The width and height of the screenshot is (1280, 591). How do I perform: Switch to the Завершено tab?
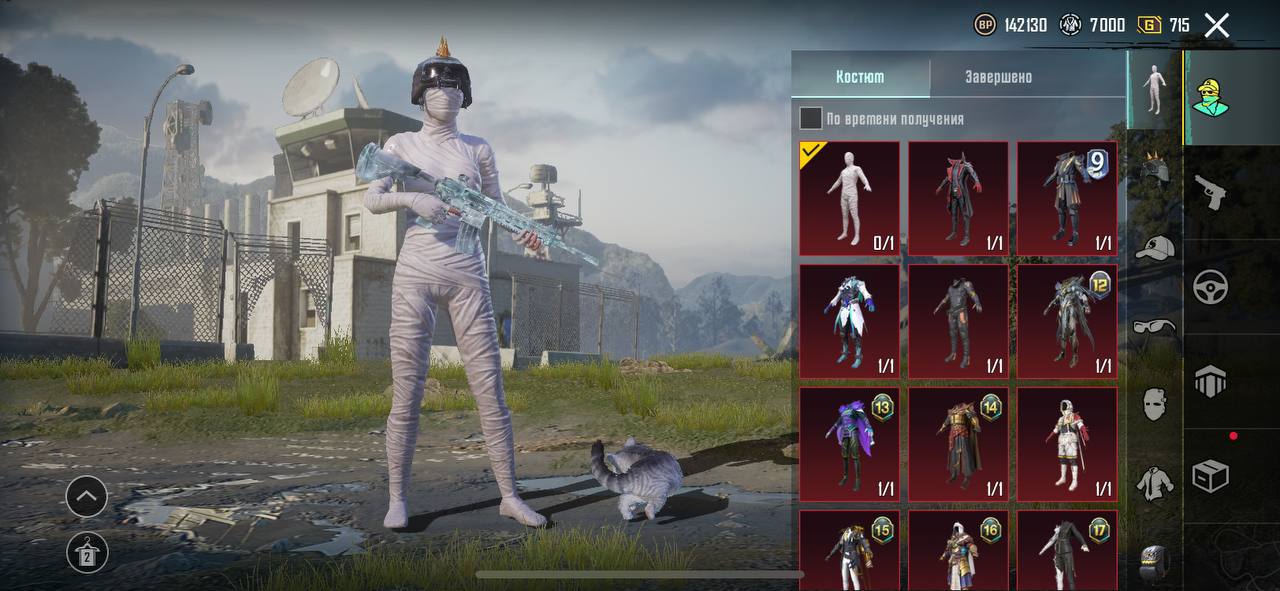(998, 77)
